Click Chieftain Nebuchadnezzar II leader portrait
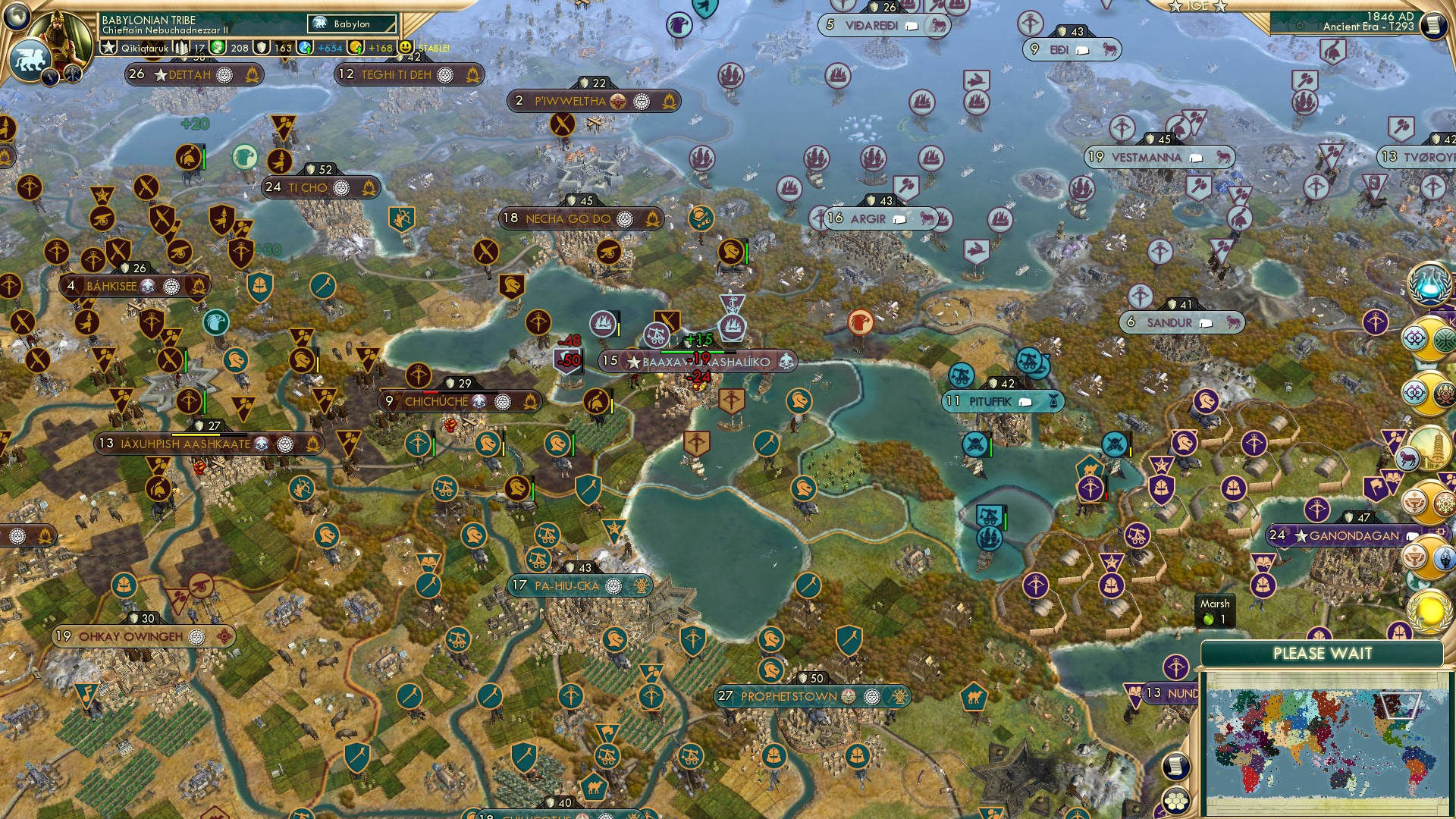The height and width of the screenshot is (819, 1456). 63,36
